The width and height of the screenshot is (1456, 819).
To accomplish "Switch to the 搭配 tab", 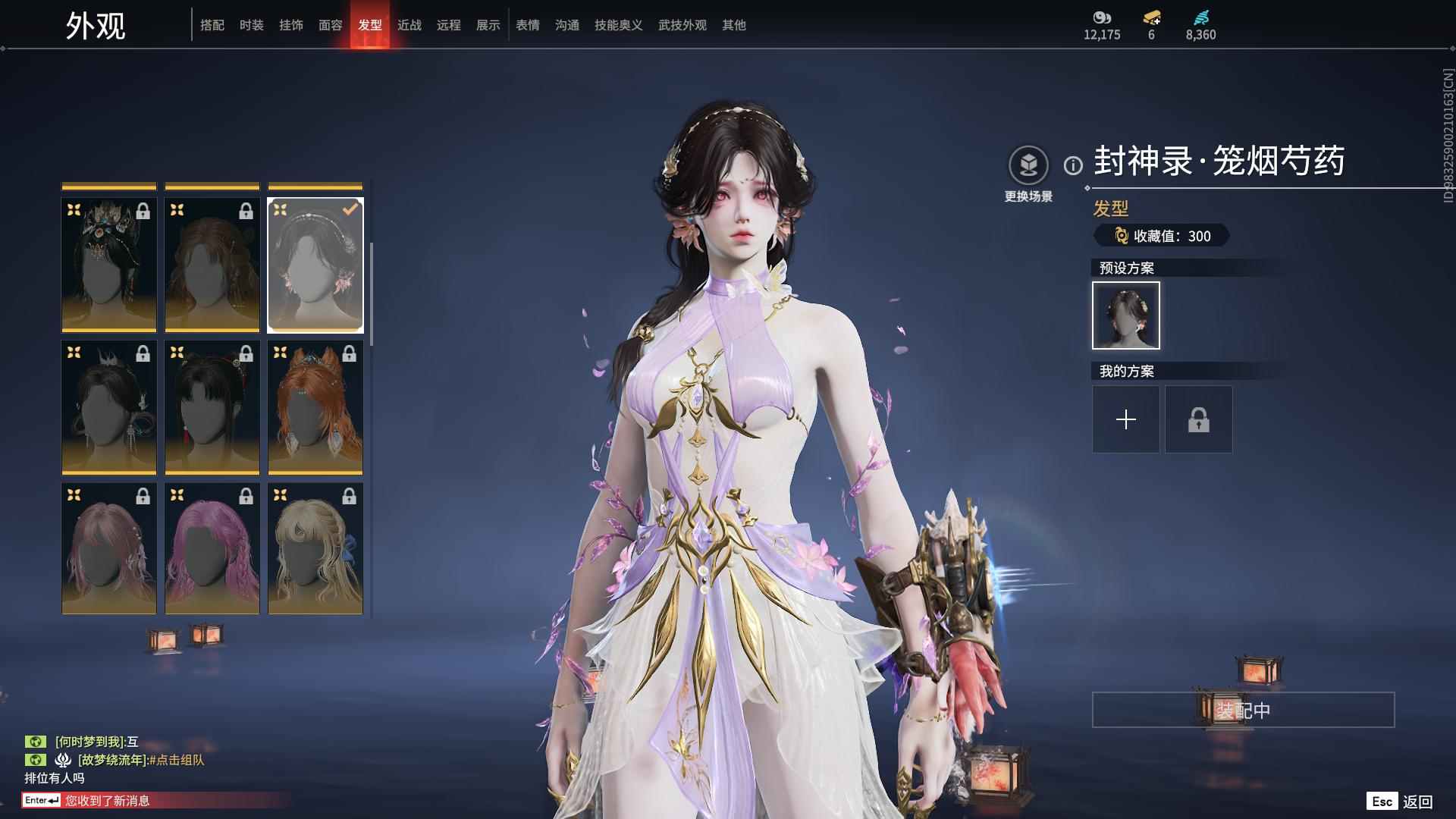I will (x=212, y=25).
